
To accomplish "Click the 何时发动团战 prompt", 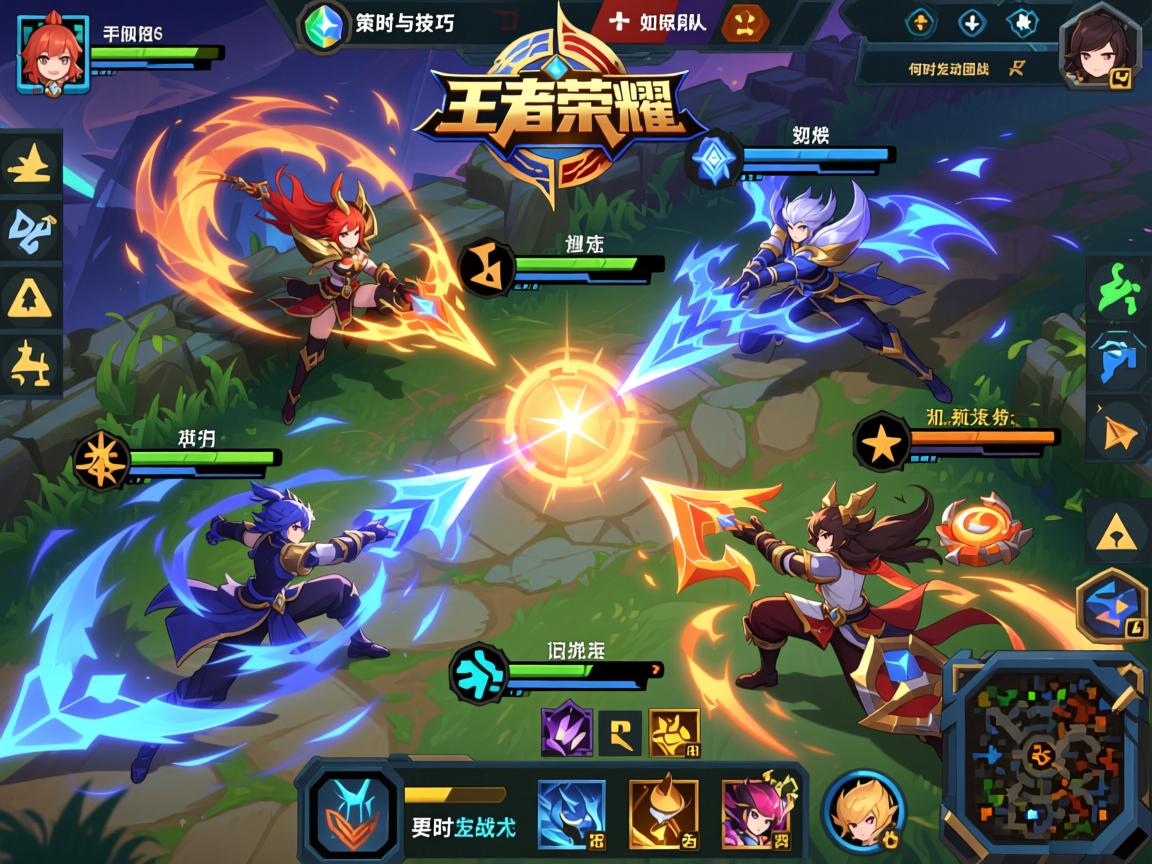I will click(950, 68).
